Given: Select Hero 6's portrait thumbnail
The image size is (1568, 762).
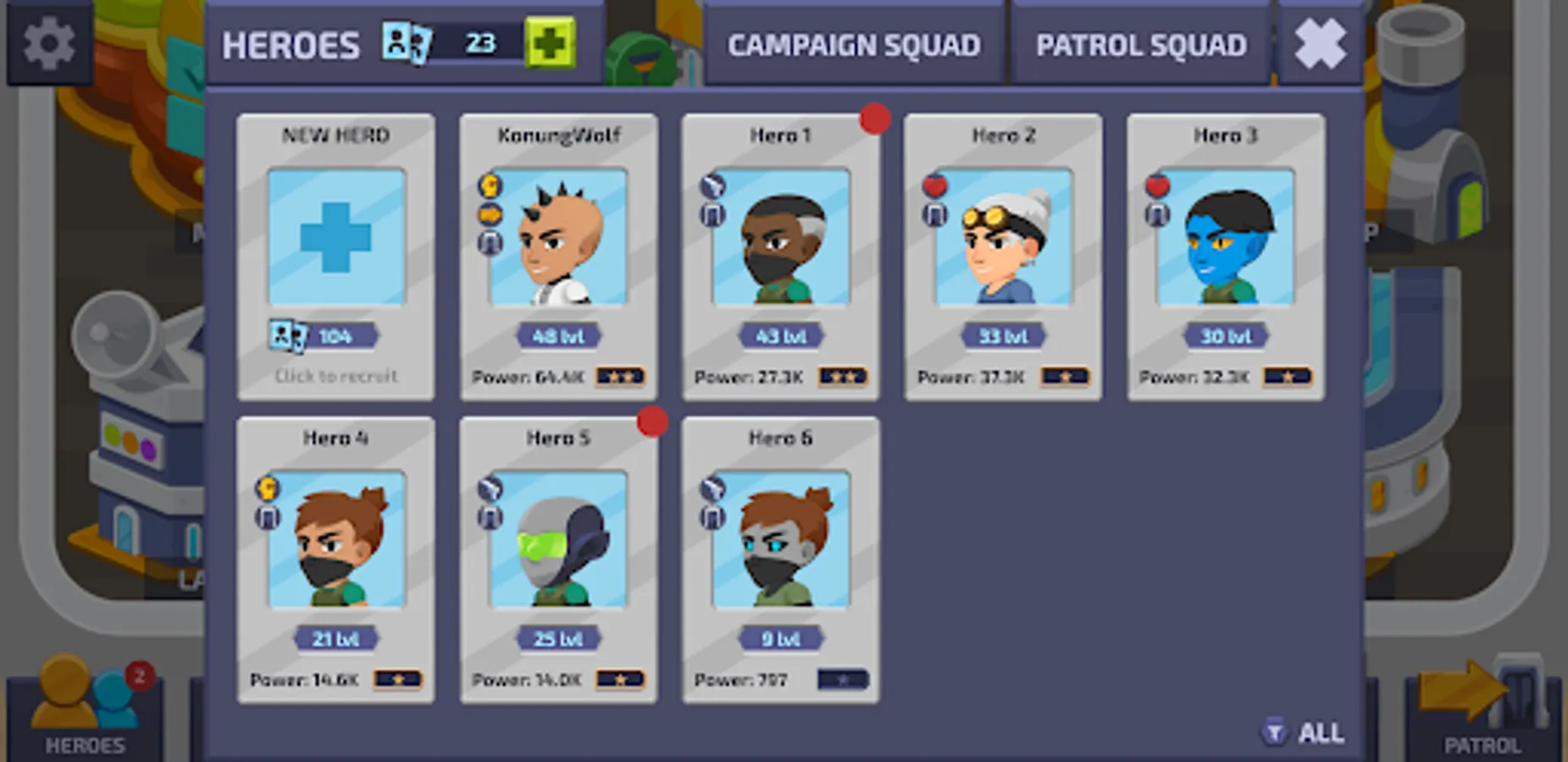Looking at the screenshot, I should tap(780, 546).
